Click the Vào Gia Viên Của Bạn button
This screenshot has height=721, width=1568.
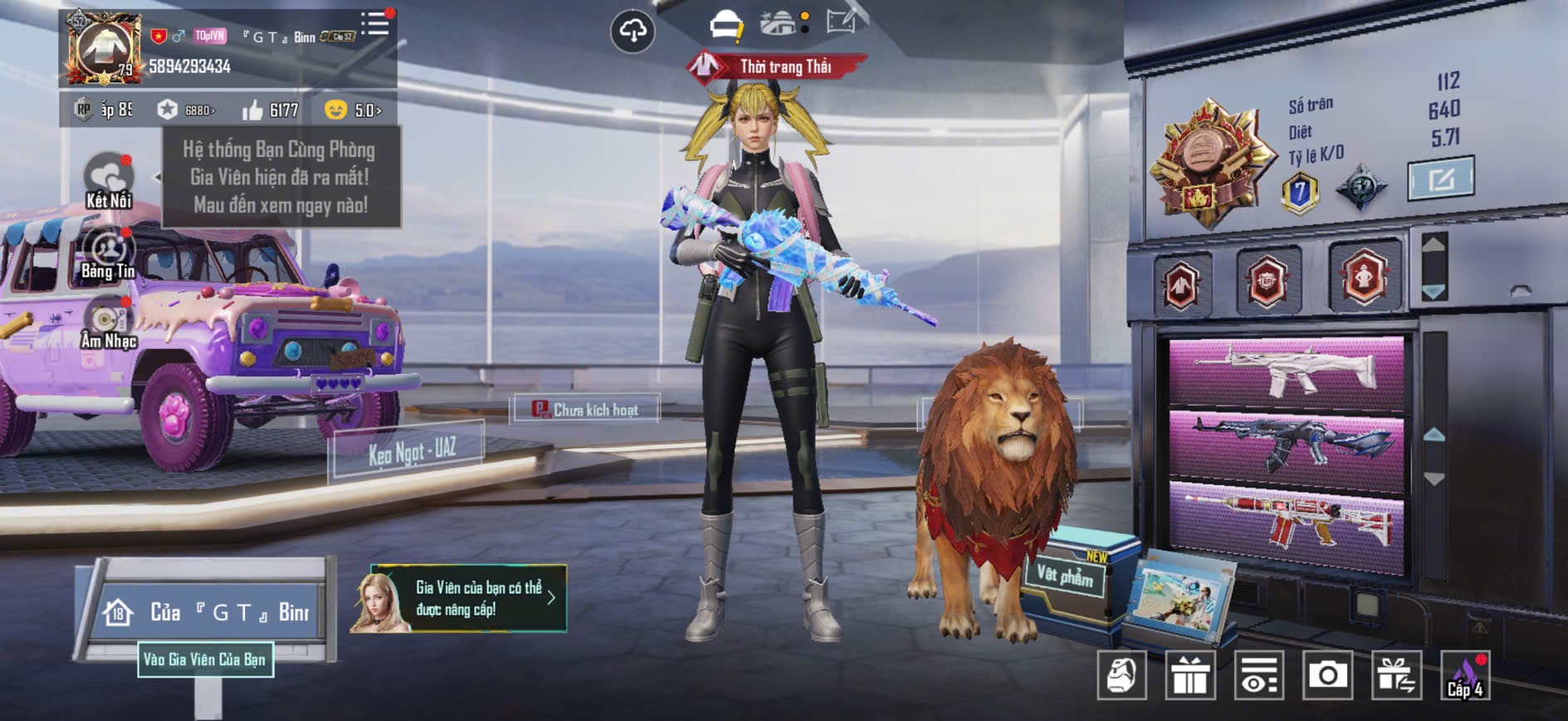point(205,660)
